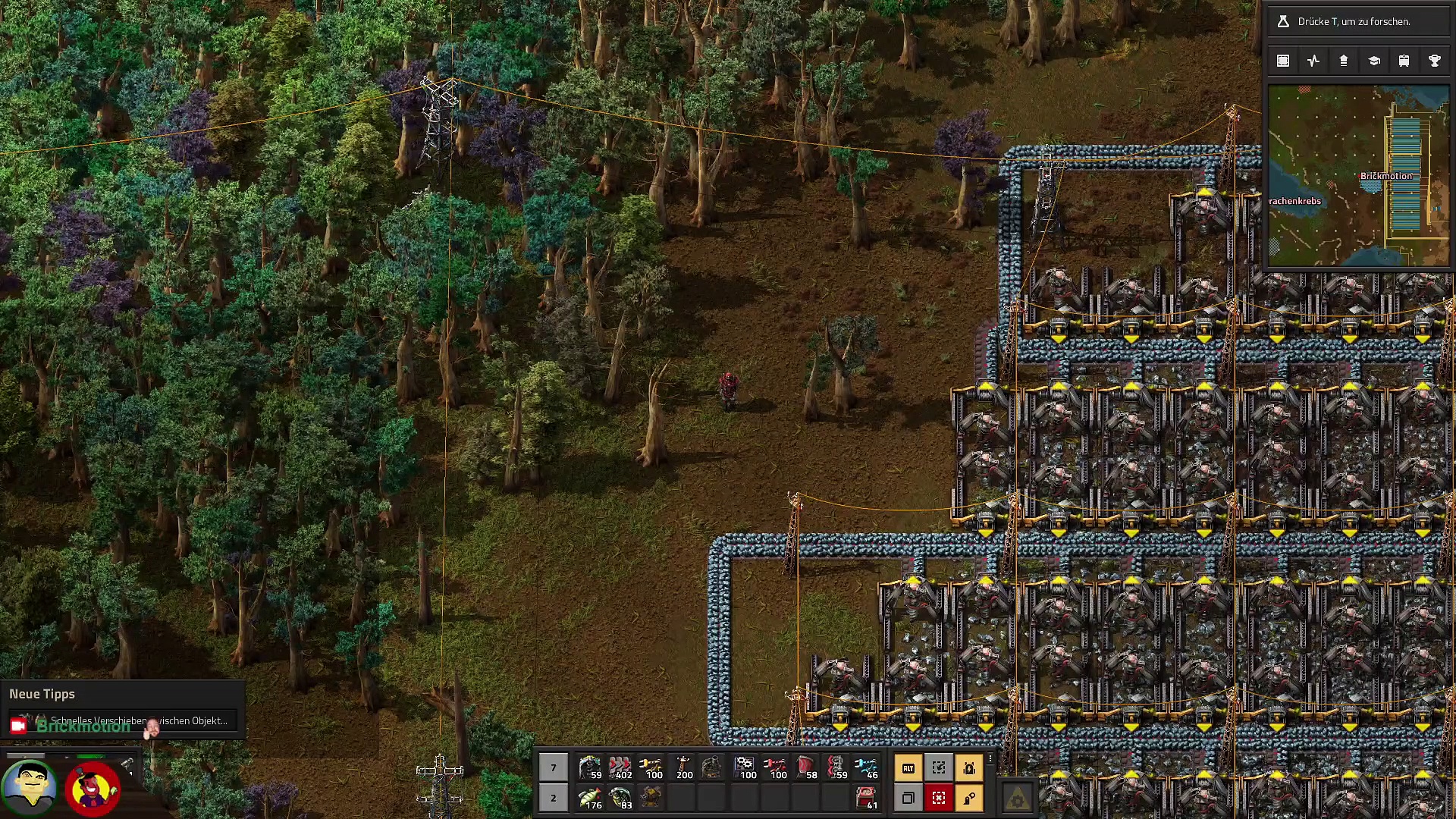The image size is (1456, 819).
Task: Select the grenade slot with 83
Action: (620, 798)
